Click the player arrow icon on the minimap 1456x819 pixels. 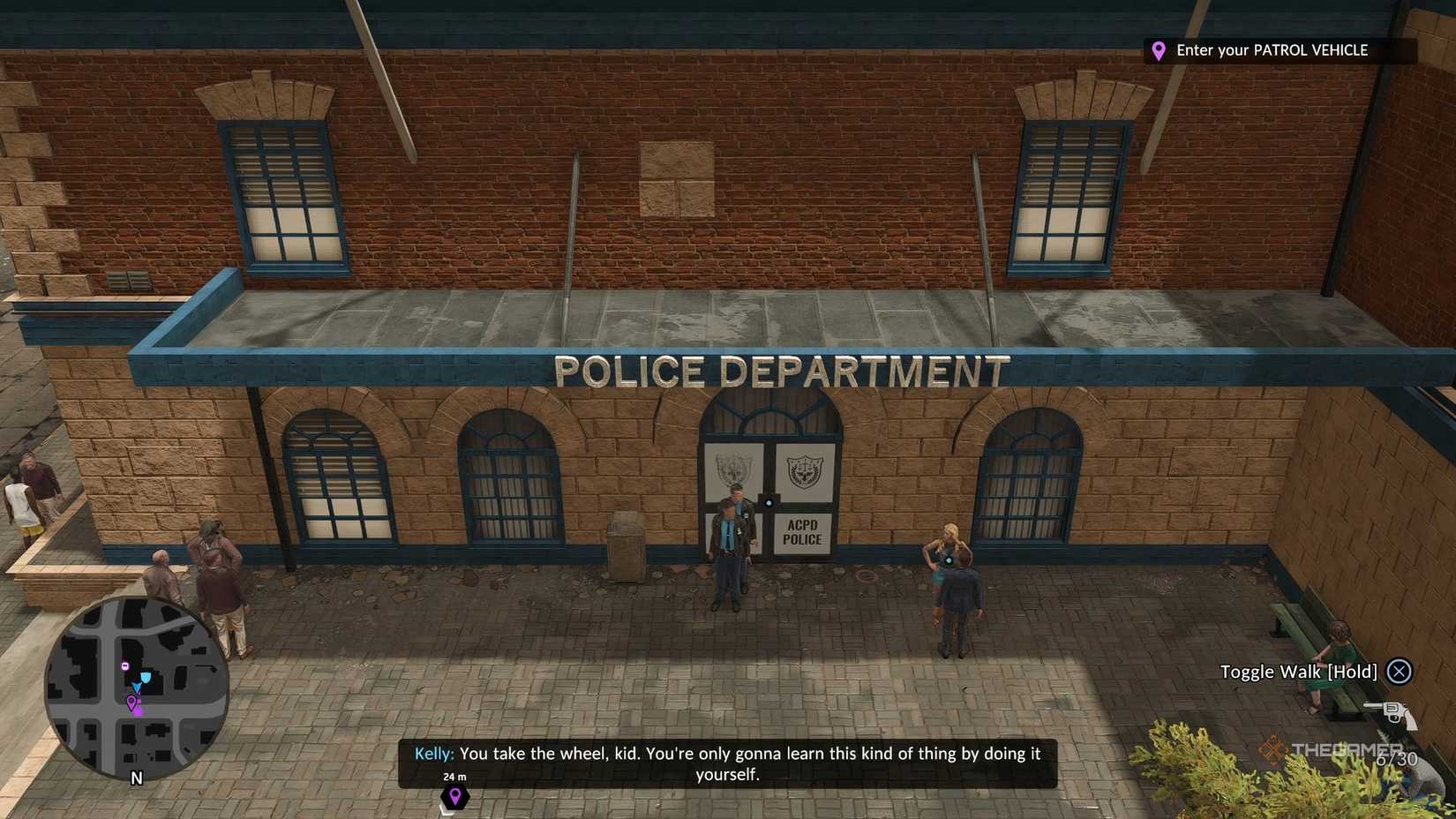point(137,687)
